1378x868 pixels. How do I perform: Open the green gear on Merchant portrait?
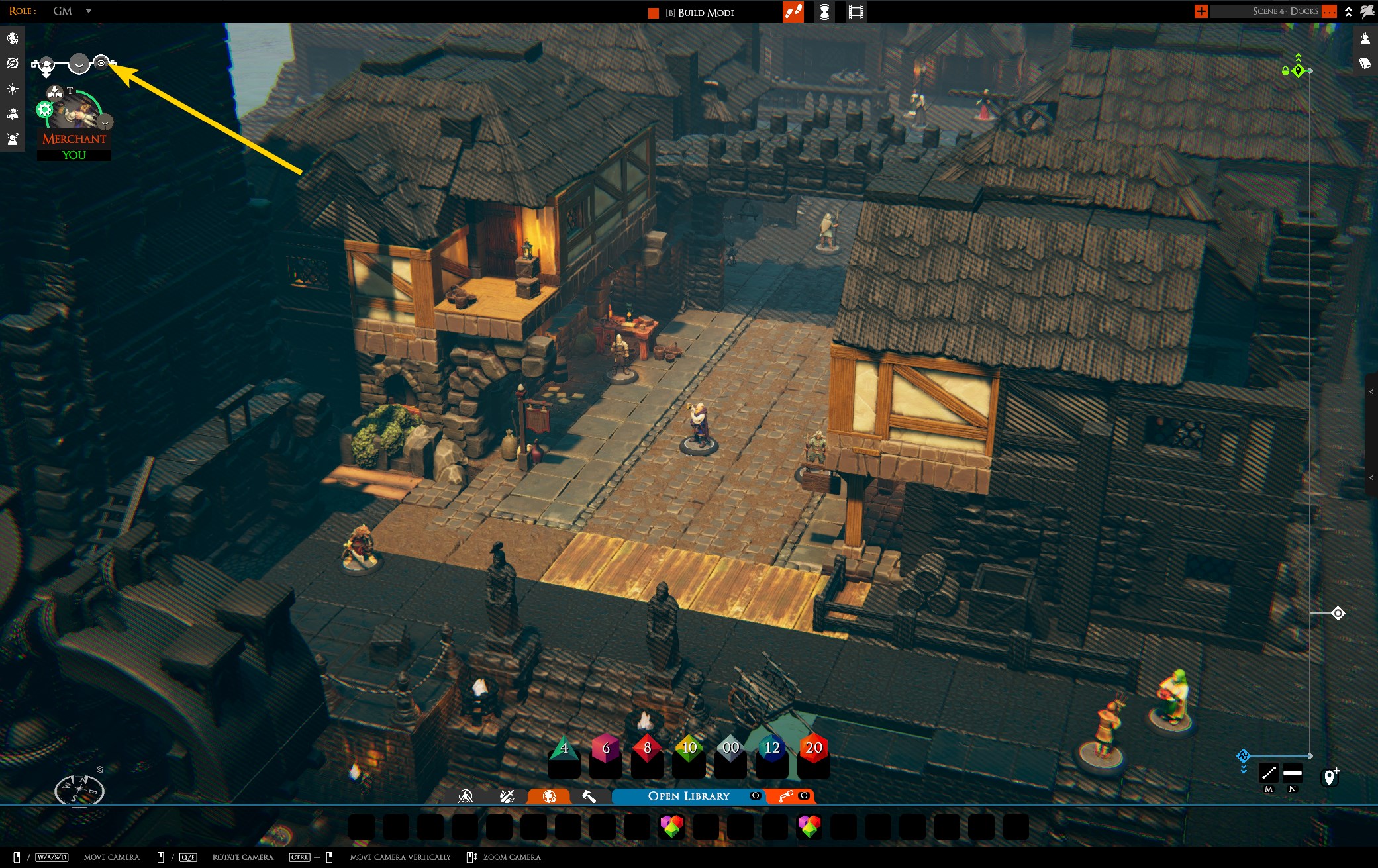pos(44,110)
